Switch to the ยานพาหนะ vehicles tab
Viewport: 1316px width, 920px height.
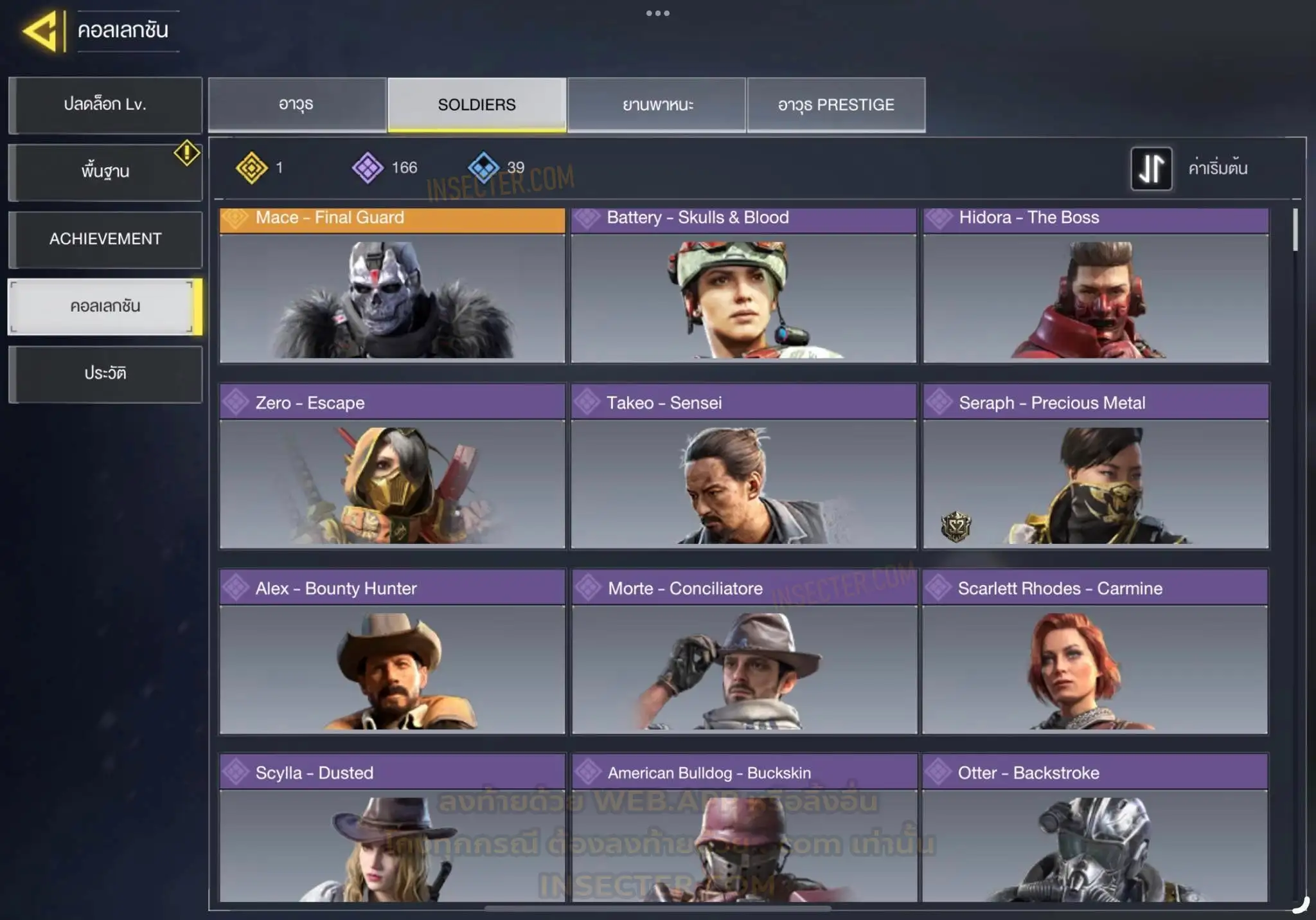pyautogui.click(x=657, y=105)
